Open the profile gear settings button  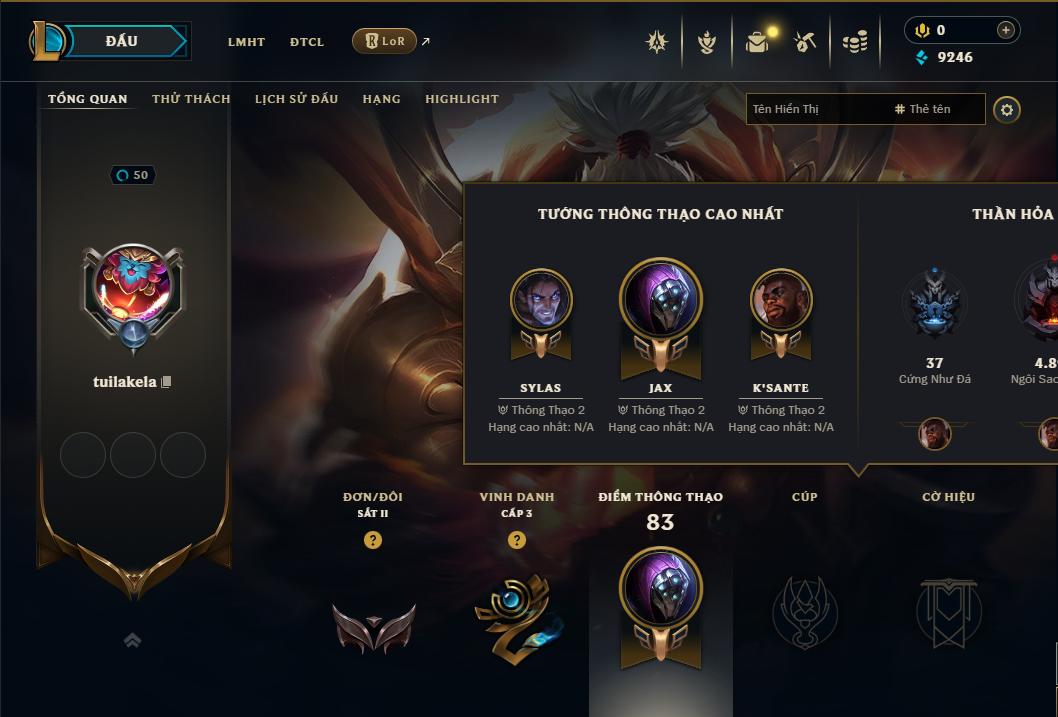[1007, 109]
